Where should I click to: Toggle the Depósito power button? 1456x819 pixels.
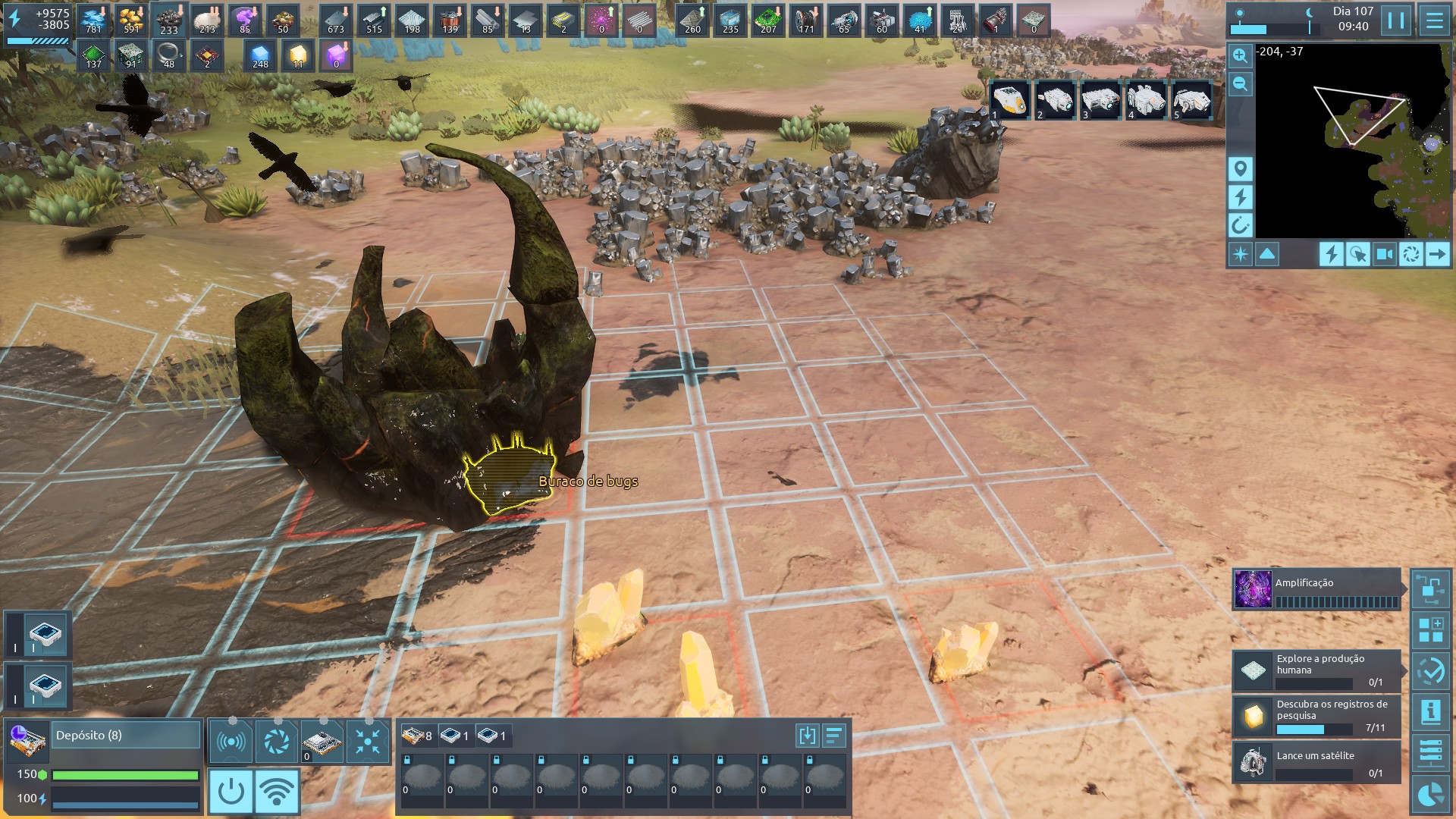click(231, 791)
